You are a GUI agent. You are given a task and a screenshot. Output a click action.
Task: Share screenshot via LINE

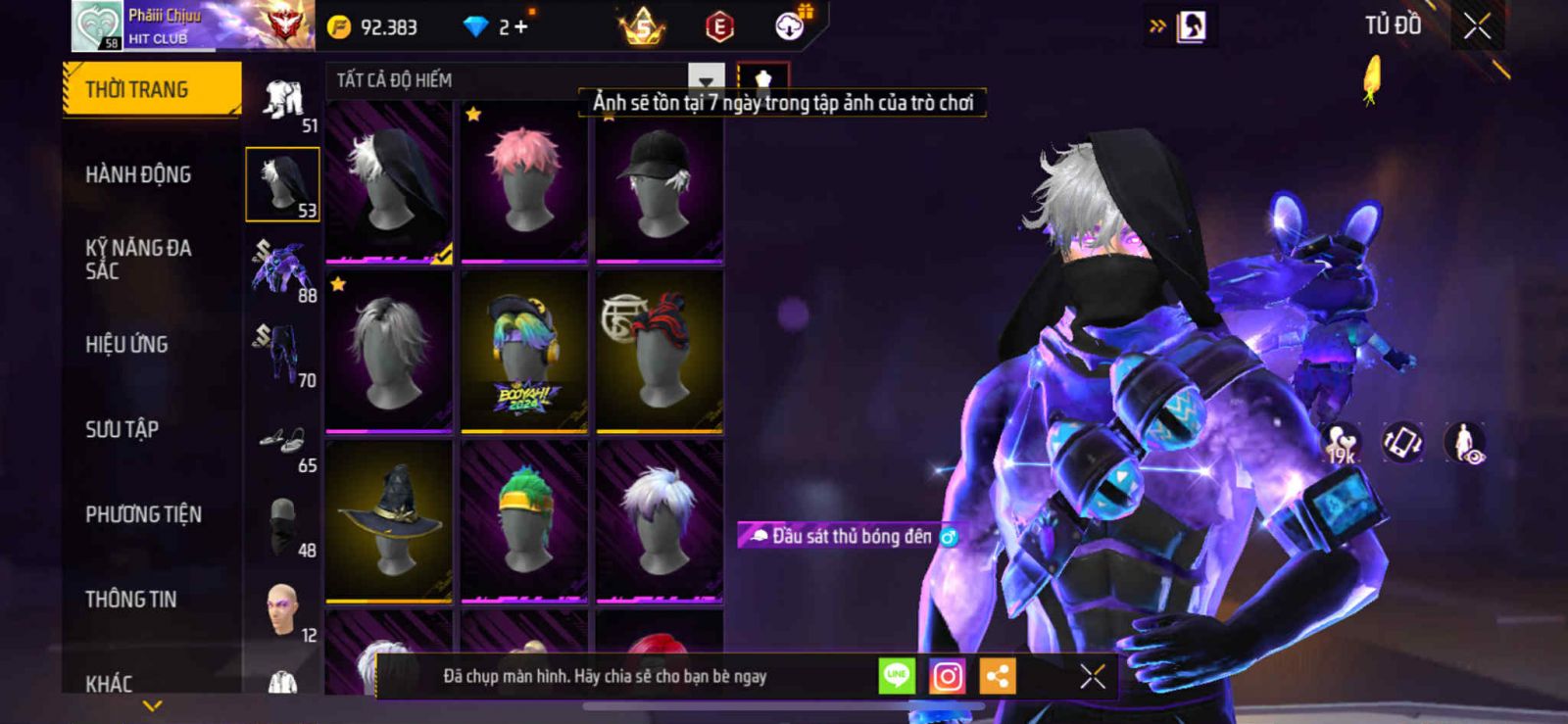tap(896, 676)
